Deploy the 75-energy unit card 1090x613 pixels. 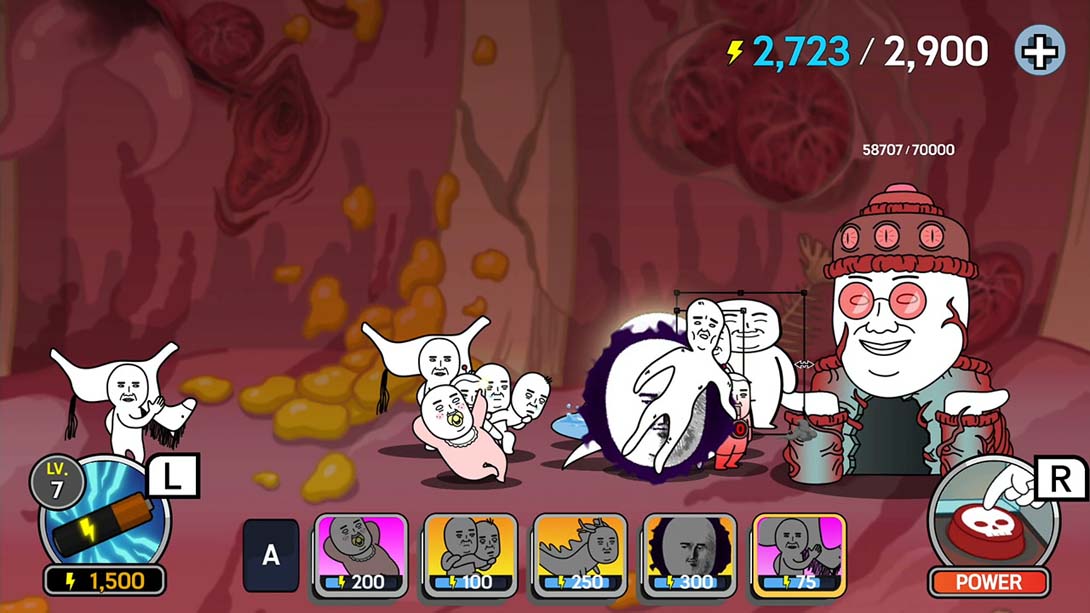click(798, 554)
